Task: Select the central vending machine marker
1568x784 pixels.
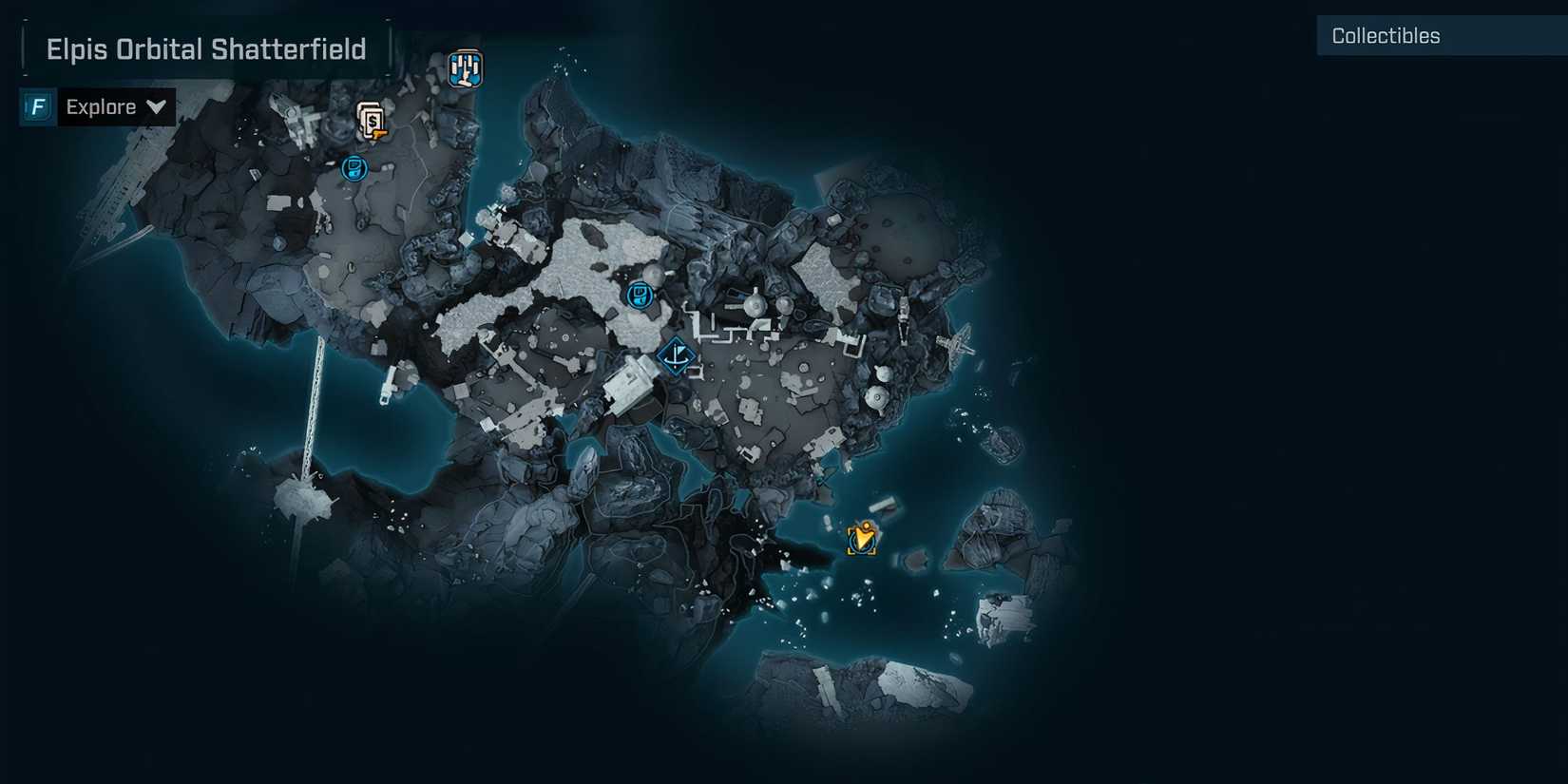Action: [641, 296]
